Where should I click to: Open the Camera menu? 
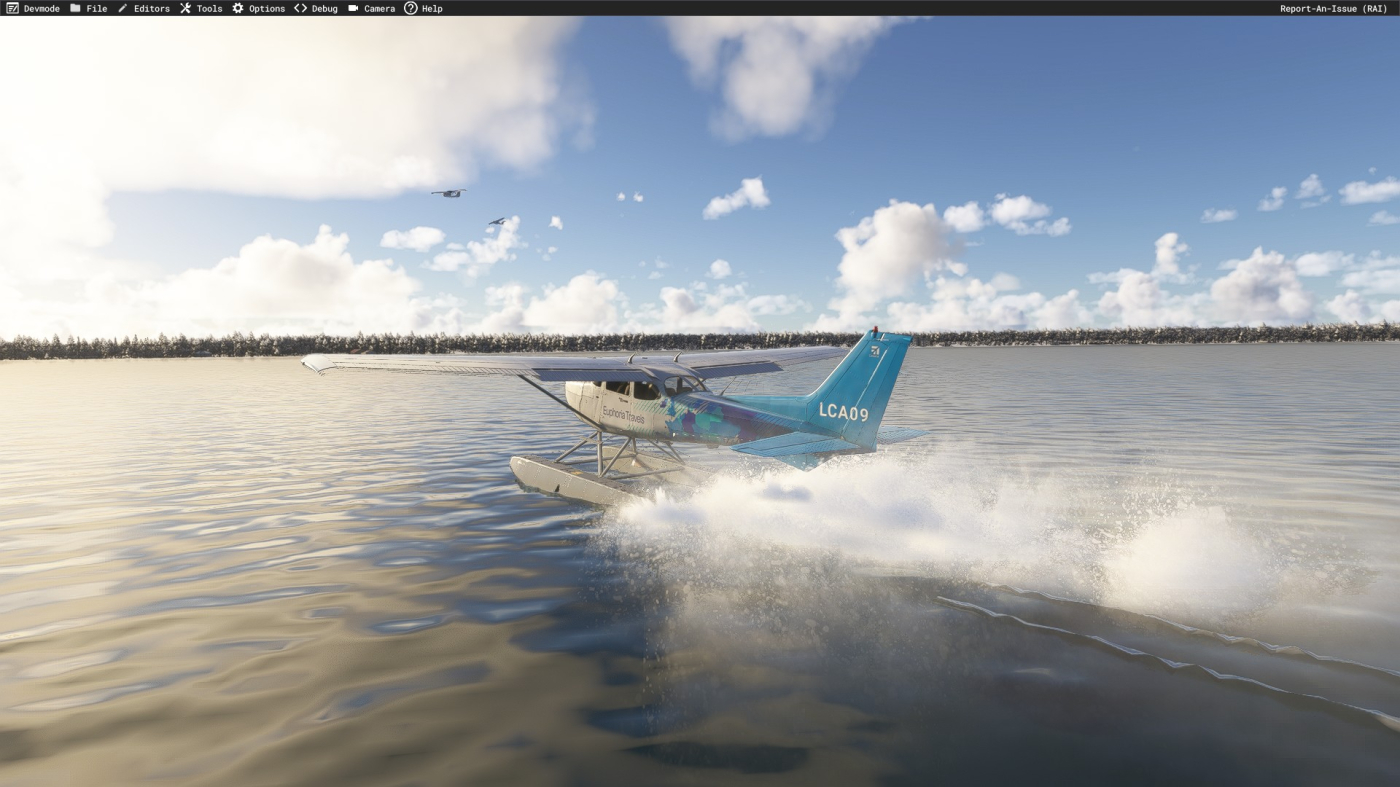372,8
